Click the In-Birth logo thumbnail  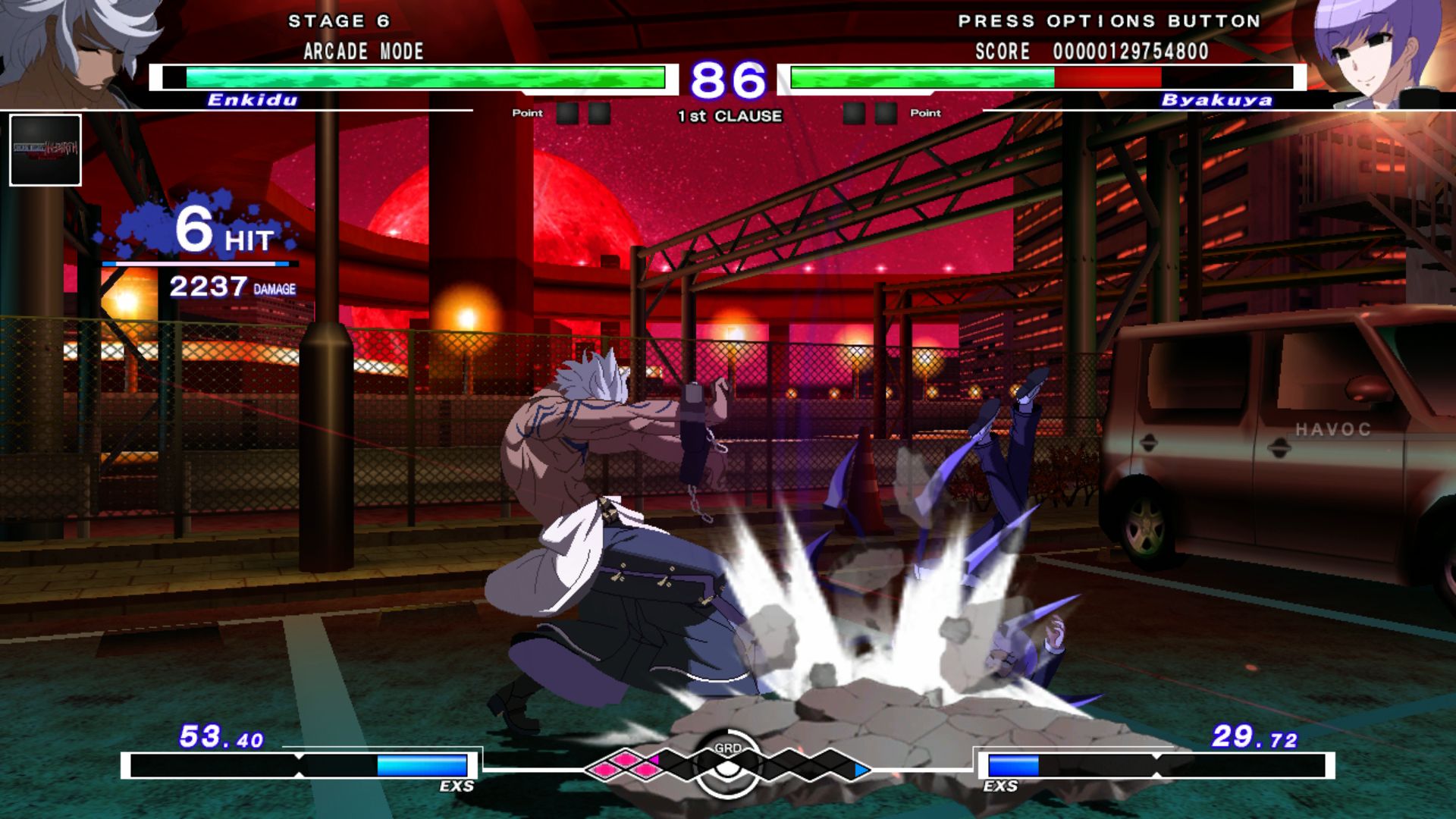coord(45,149)
